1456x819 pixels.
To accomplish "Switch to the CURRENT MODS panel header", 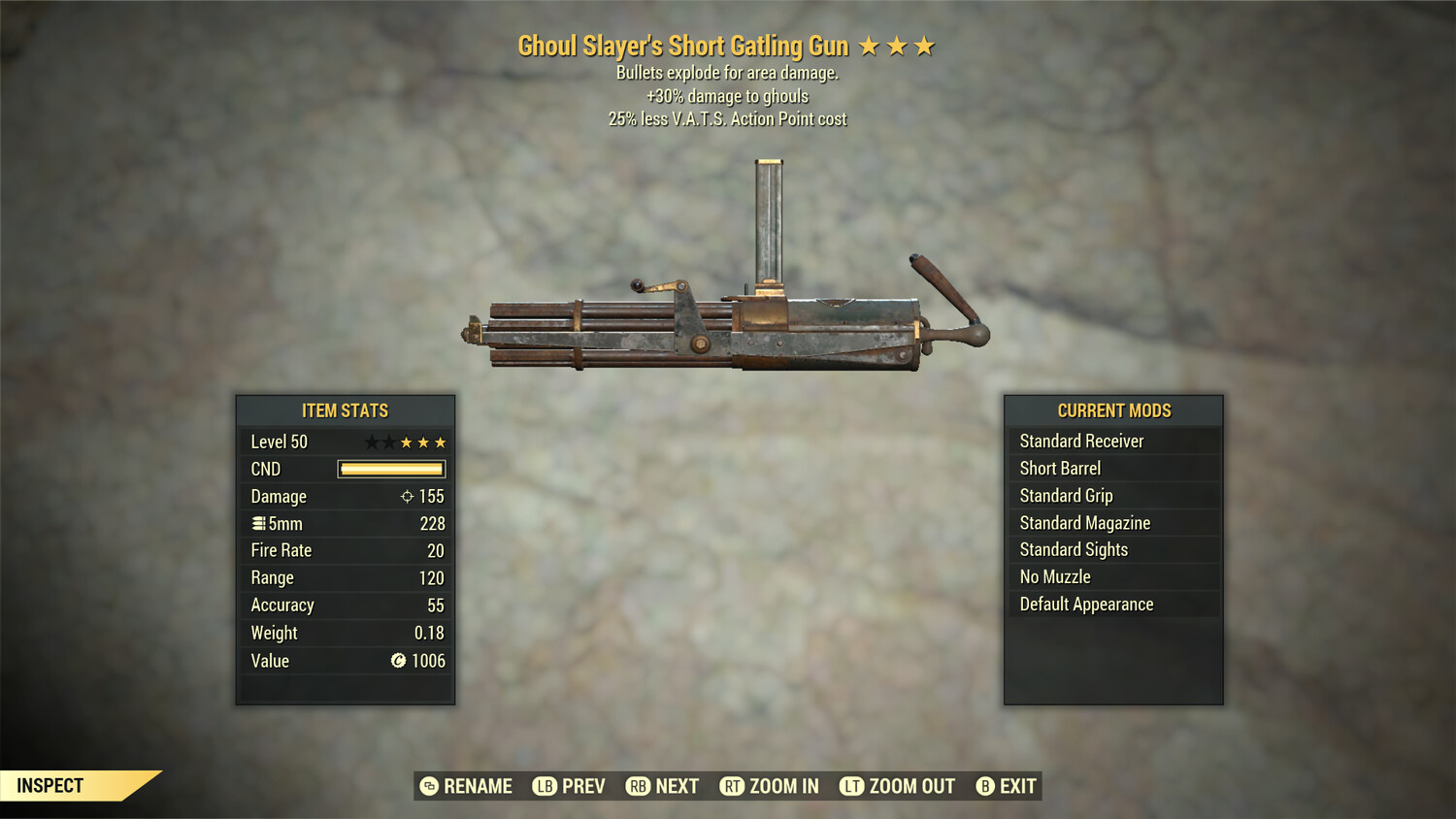I will [1112, 410].
